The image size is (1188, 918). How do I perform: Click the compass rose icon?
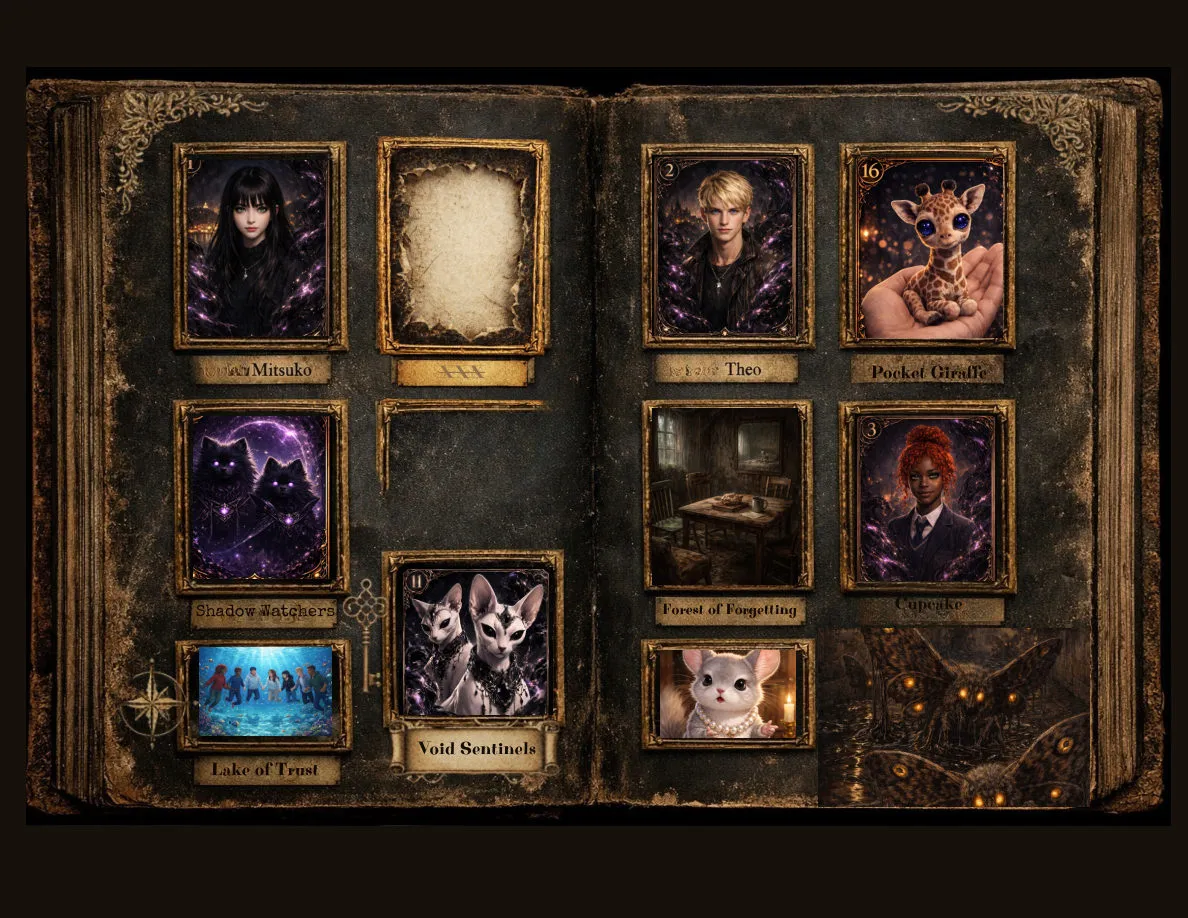click(x=153, y=701)
